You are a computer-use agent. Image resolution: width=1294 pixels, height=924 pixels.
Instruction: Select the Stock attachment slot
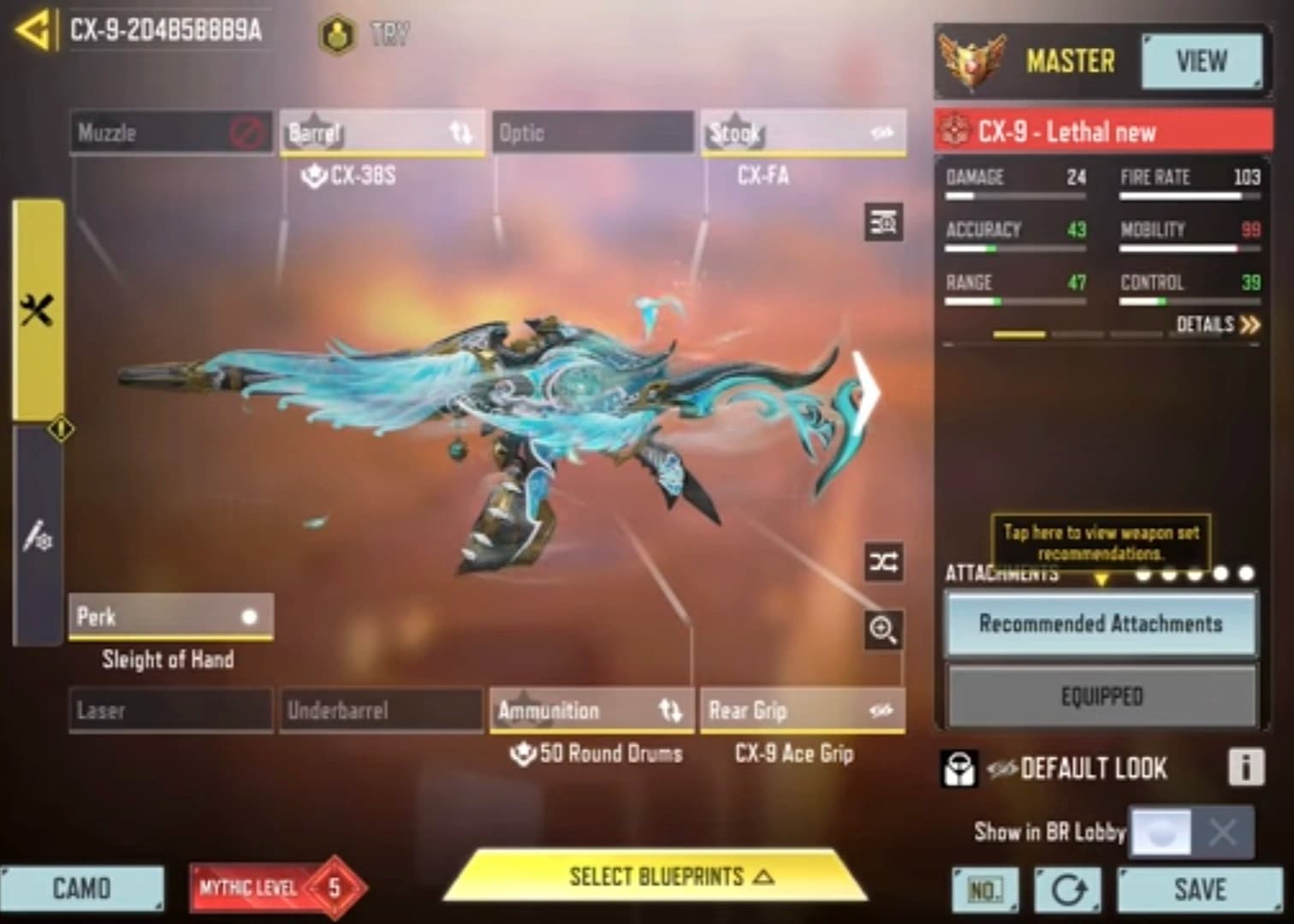point(802,133)
